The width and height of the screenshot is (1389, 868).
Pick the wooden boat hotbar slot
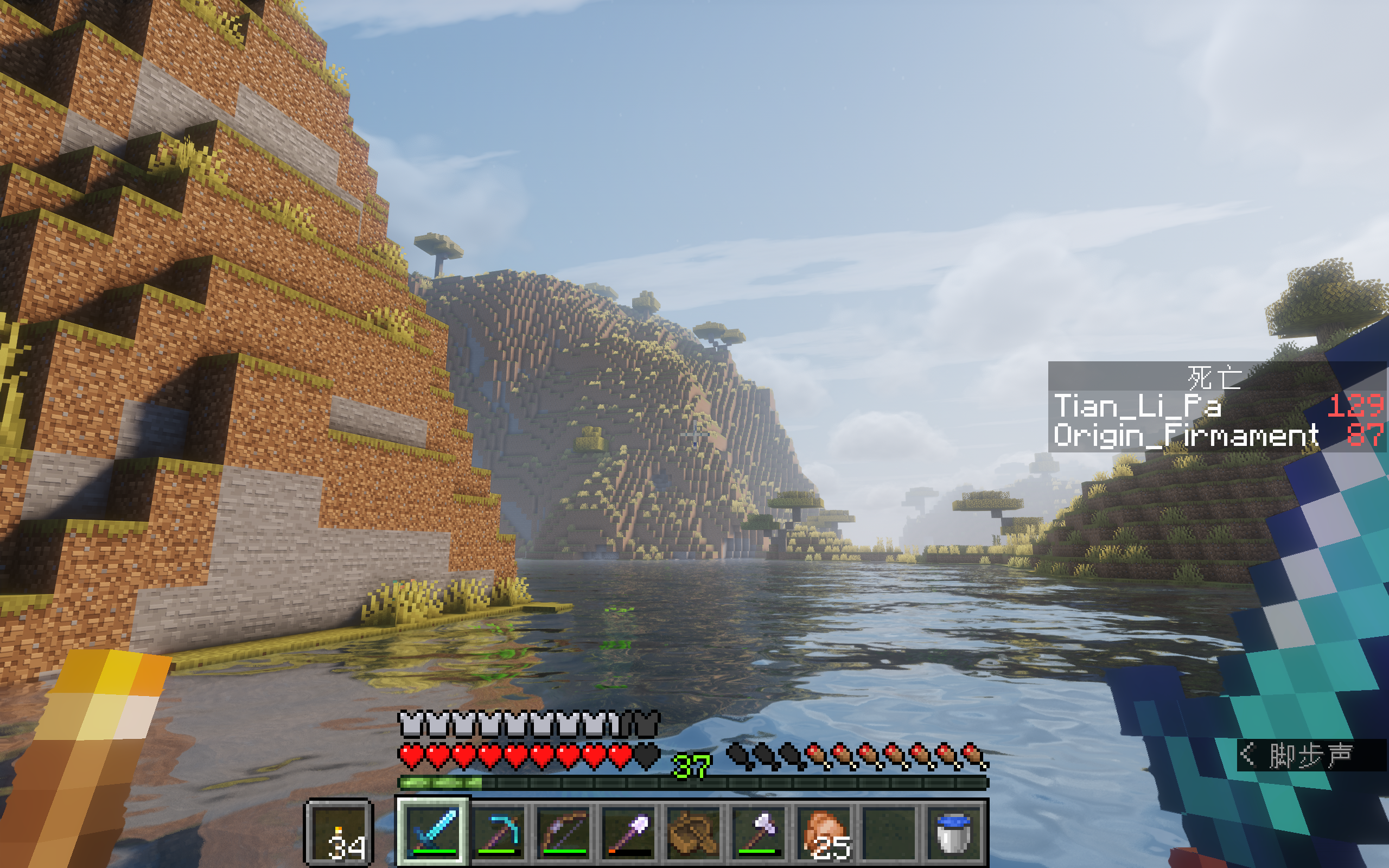coord(694,831)
